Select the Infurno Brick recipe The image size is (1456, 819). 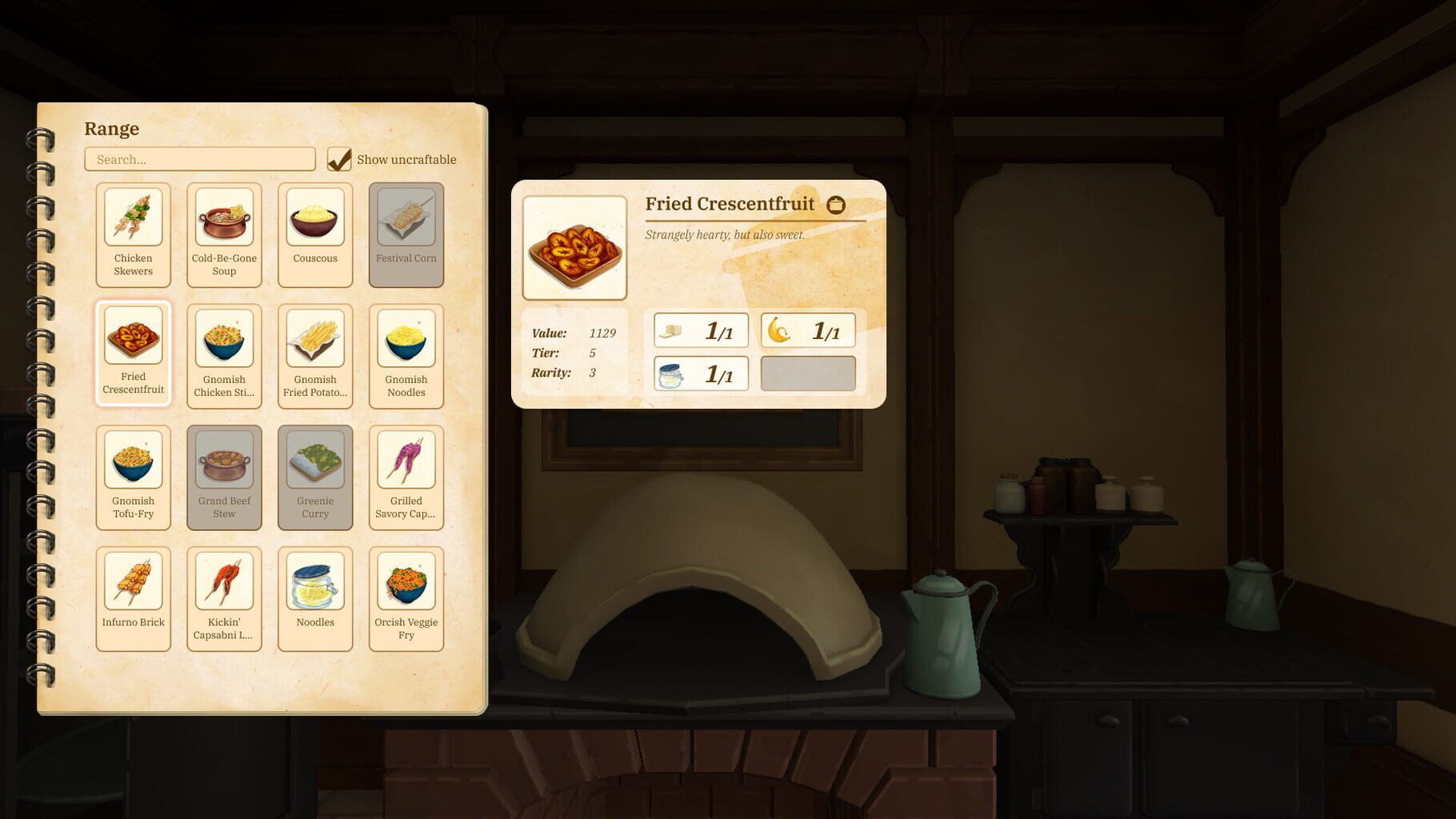[x=133, y=597]
